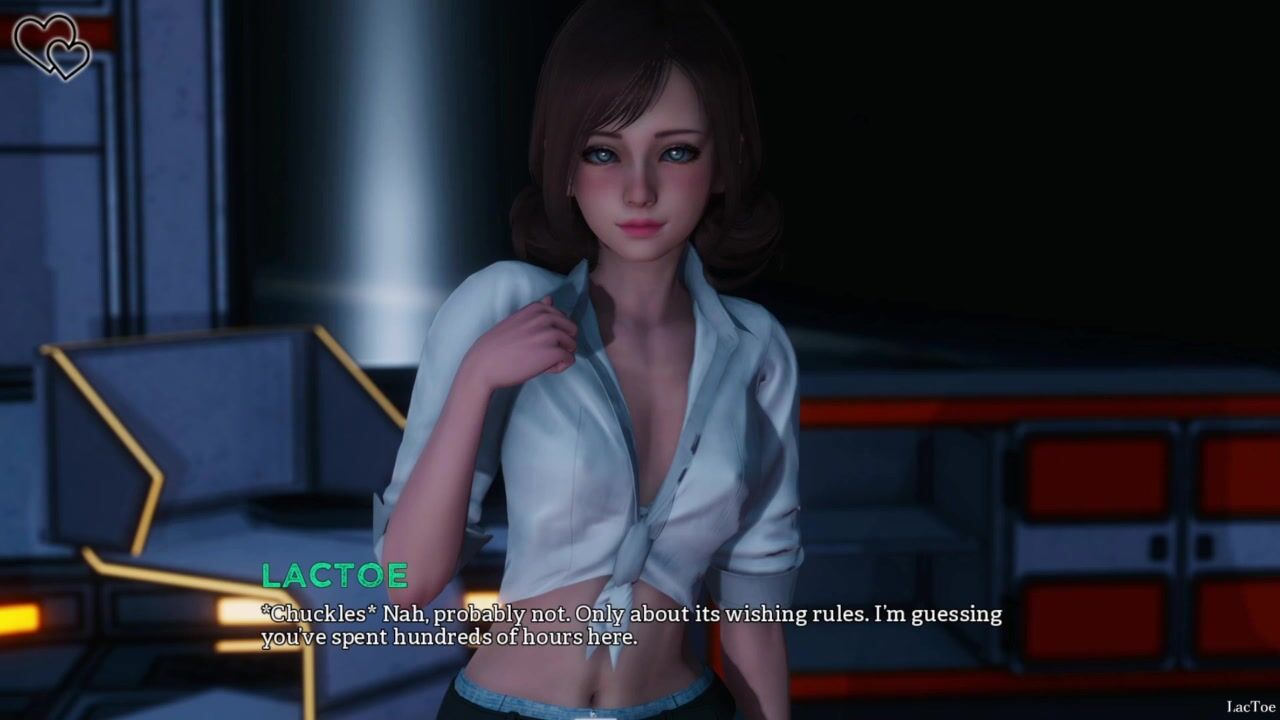Open the double hearts icon
This screenshot has height=720, width=1280.
tap(52, 46)
